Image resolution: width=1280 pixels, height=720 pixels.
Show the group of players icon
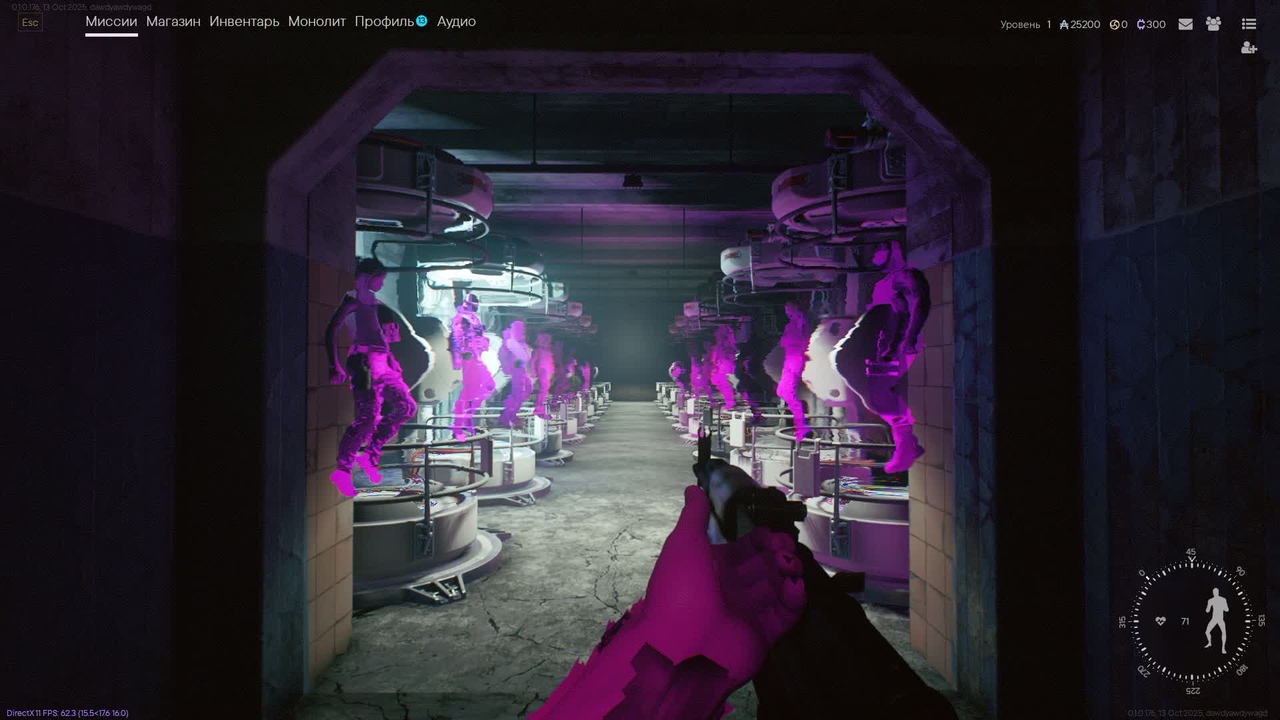click(1213, 24)
